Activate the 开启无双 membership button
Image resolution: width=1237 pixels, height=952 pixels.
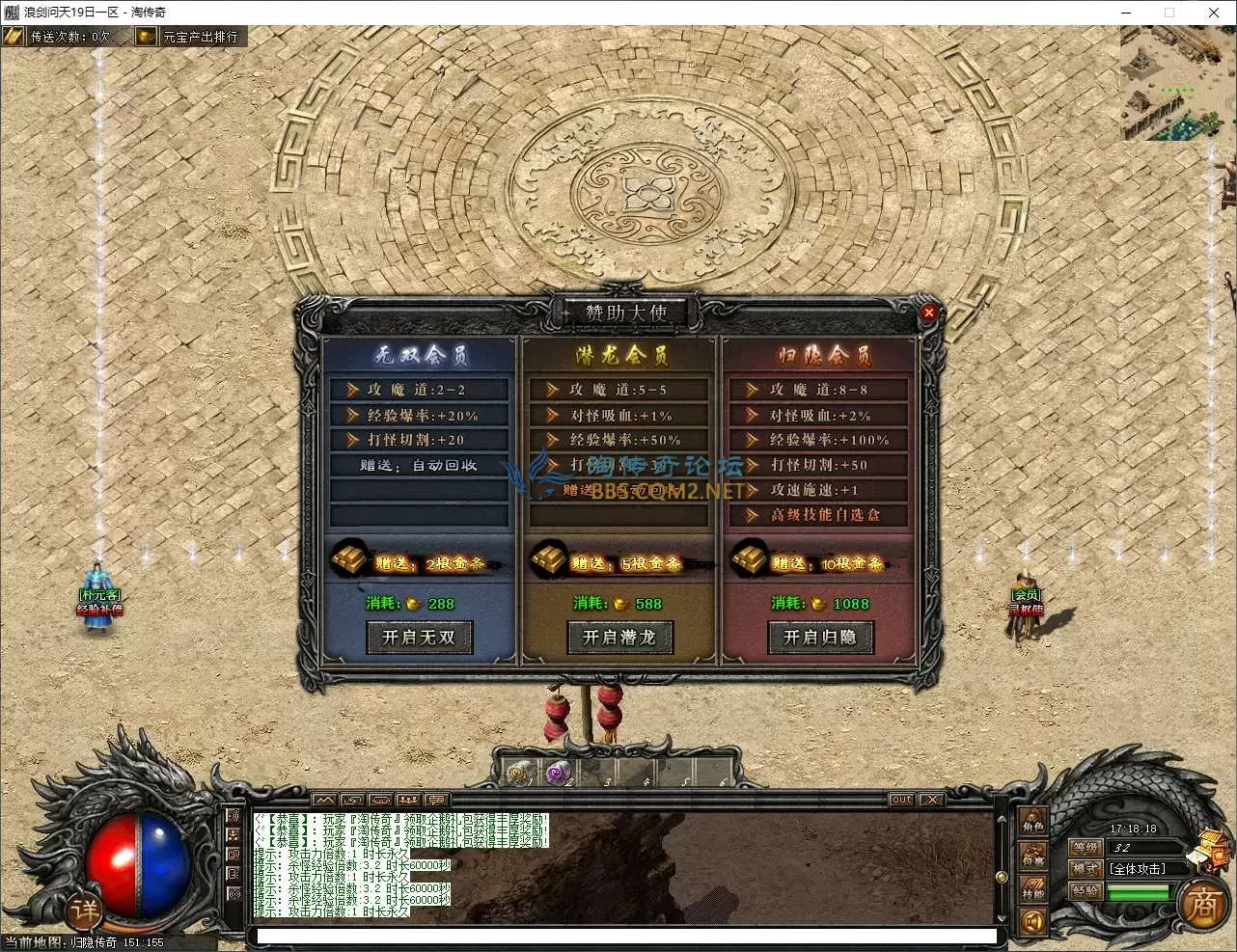coord(419,638)
